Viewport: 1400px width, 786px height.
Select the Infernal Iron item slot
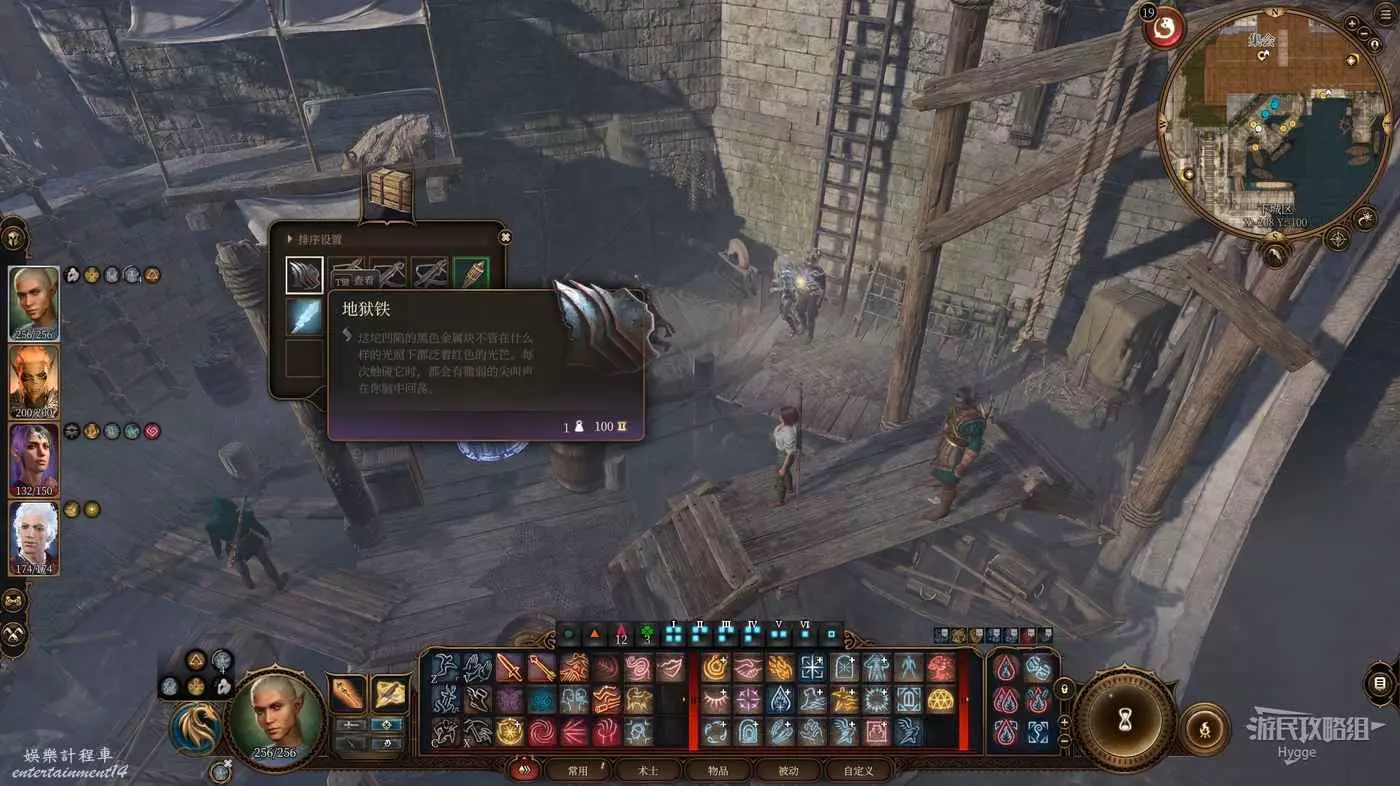click(305, 275)
